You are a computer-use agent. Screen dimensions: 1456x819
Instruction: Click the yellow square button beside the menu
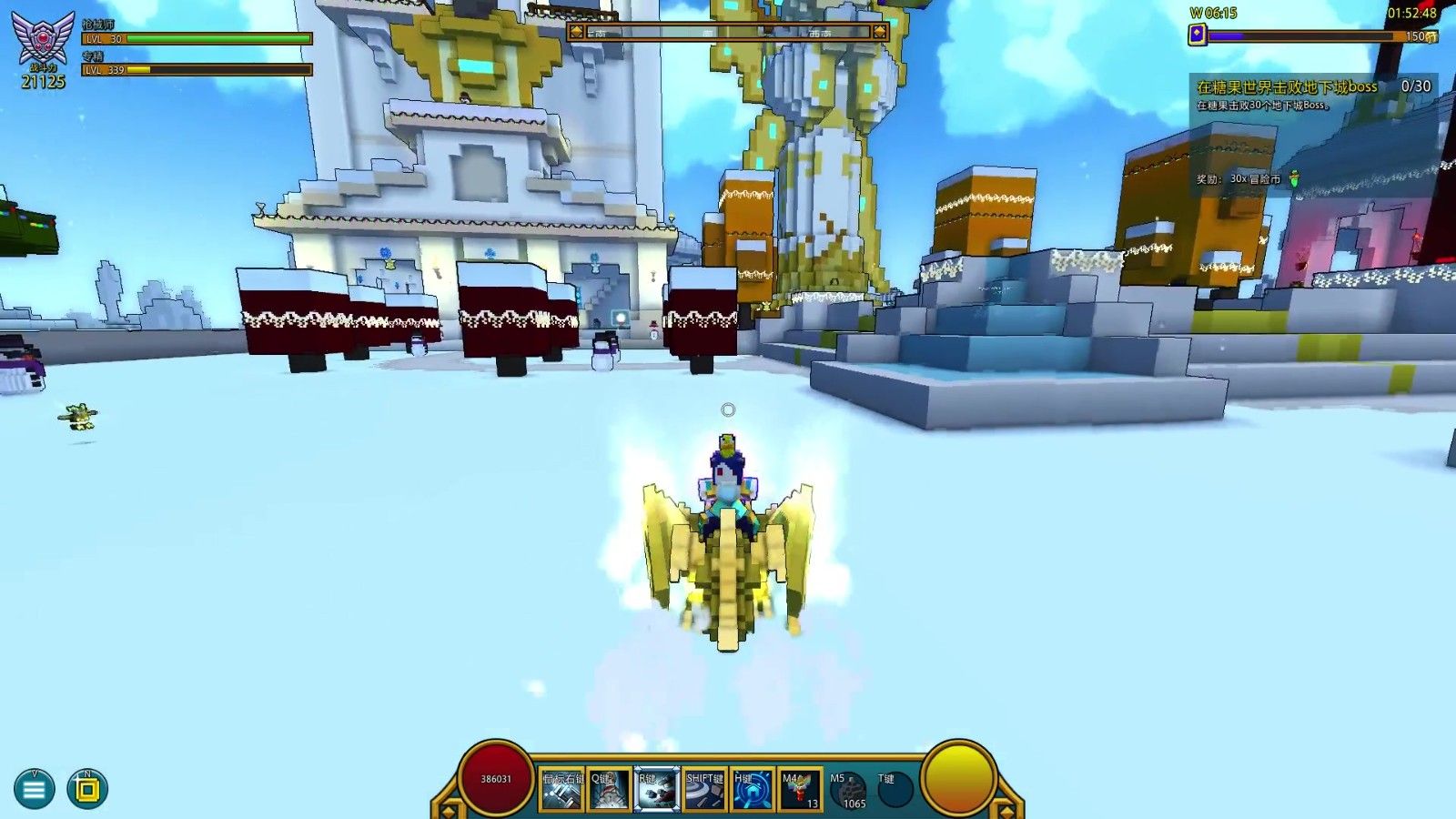pos(87,790)
